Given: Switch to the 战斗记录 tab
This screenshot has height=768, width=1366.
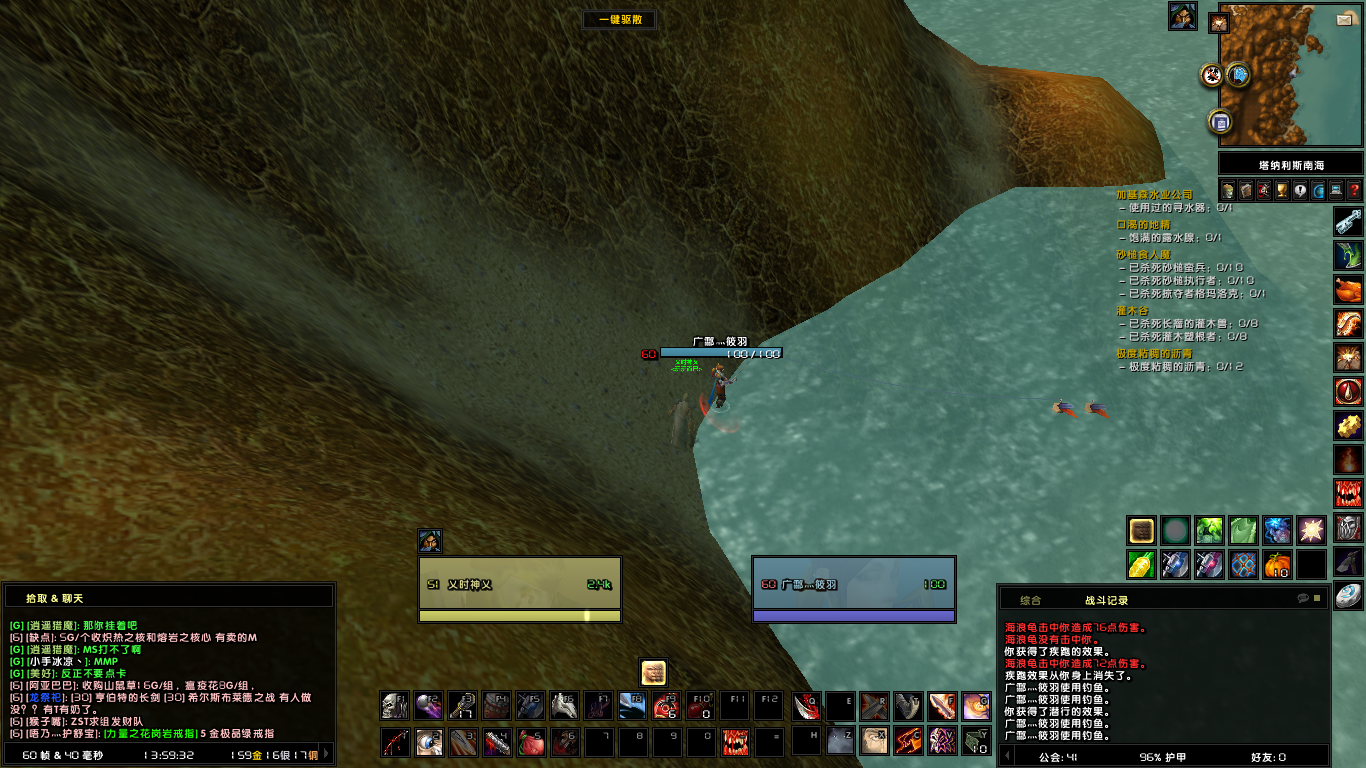Looking at the screenshot, I should (x=1107, y=600).
